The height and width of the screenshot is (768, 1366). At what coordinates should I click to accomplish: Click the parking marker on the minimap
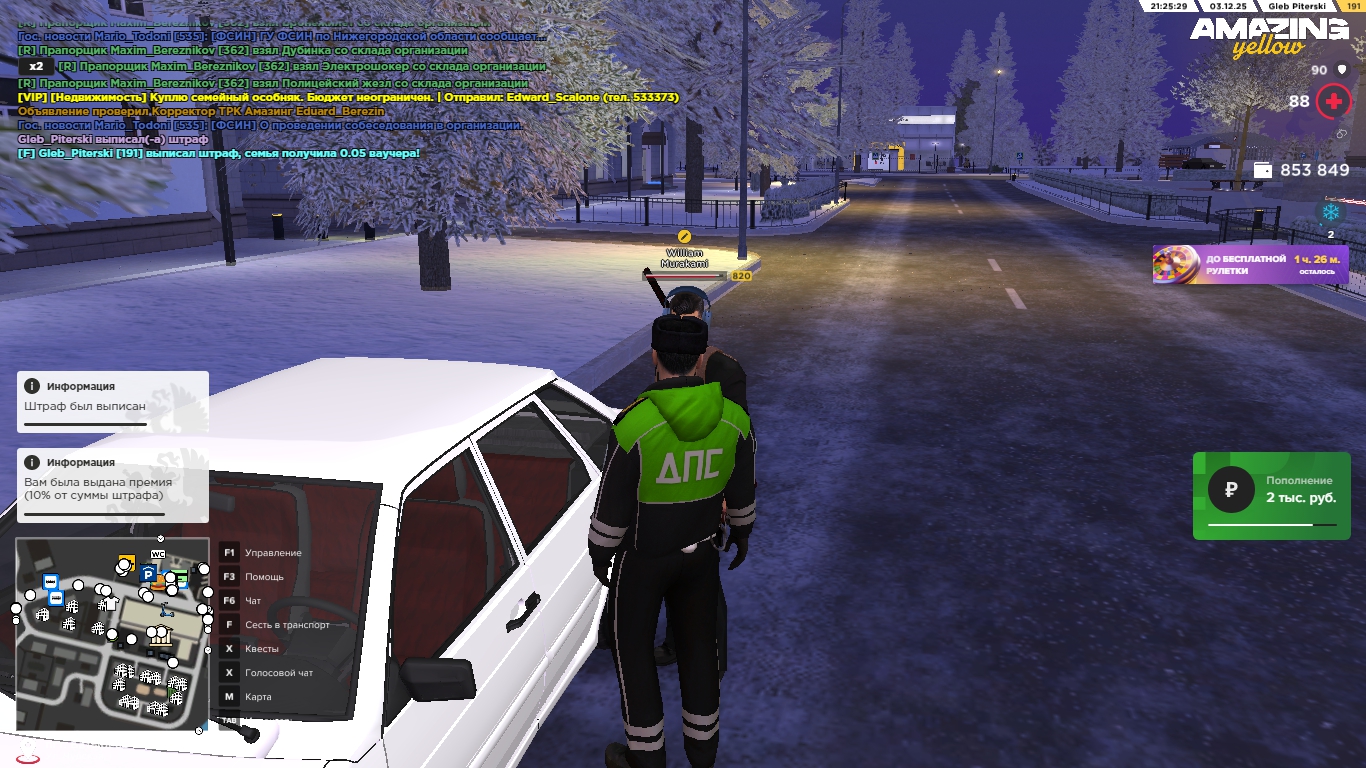click(x=148, y=574)
